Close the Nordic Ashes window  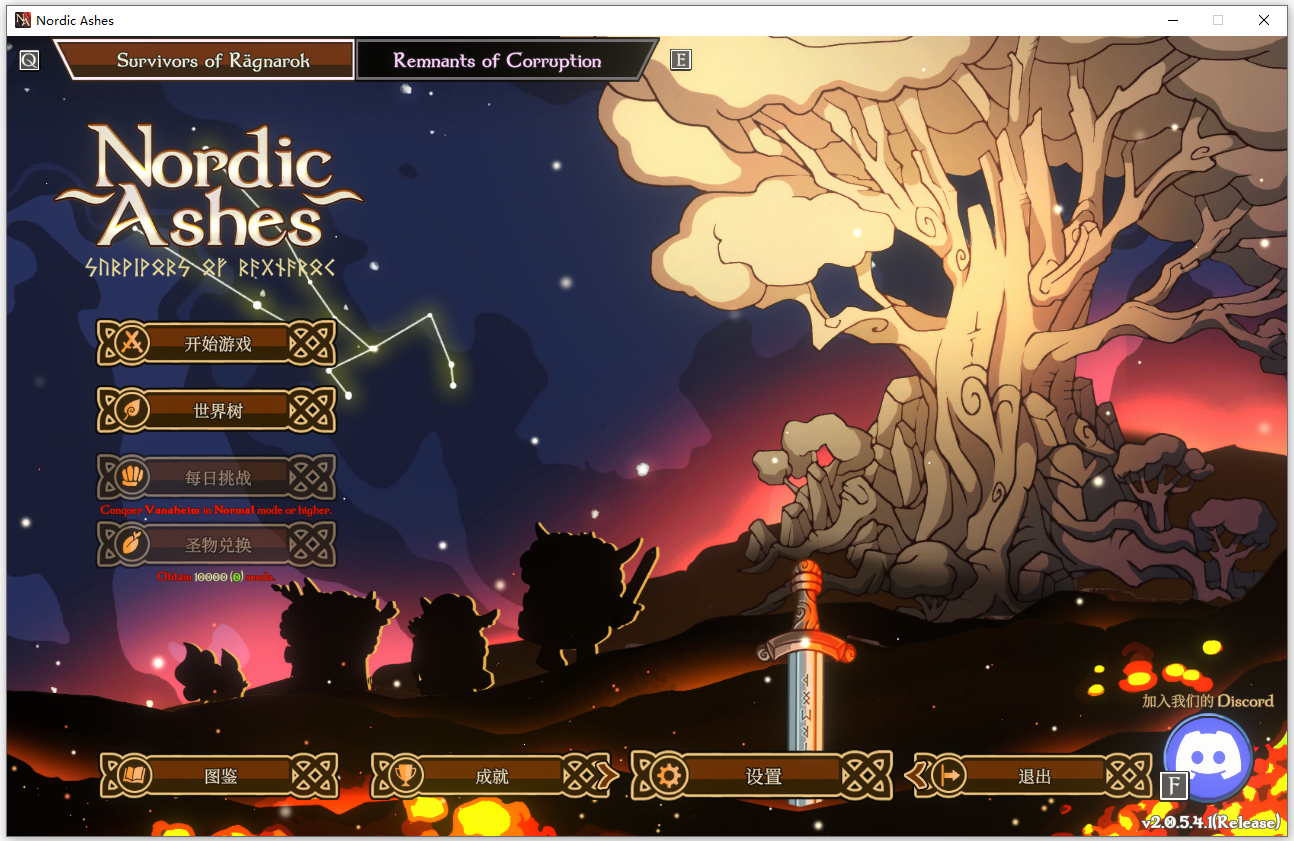[1264, 20]
